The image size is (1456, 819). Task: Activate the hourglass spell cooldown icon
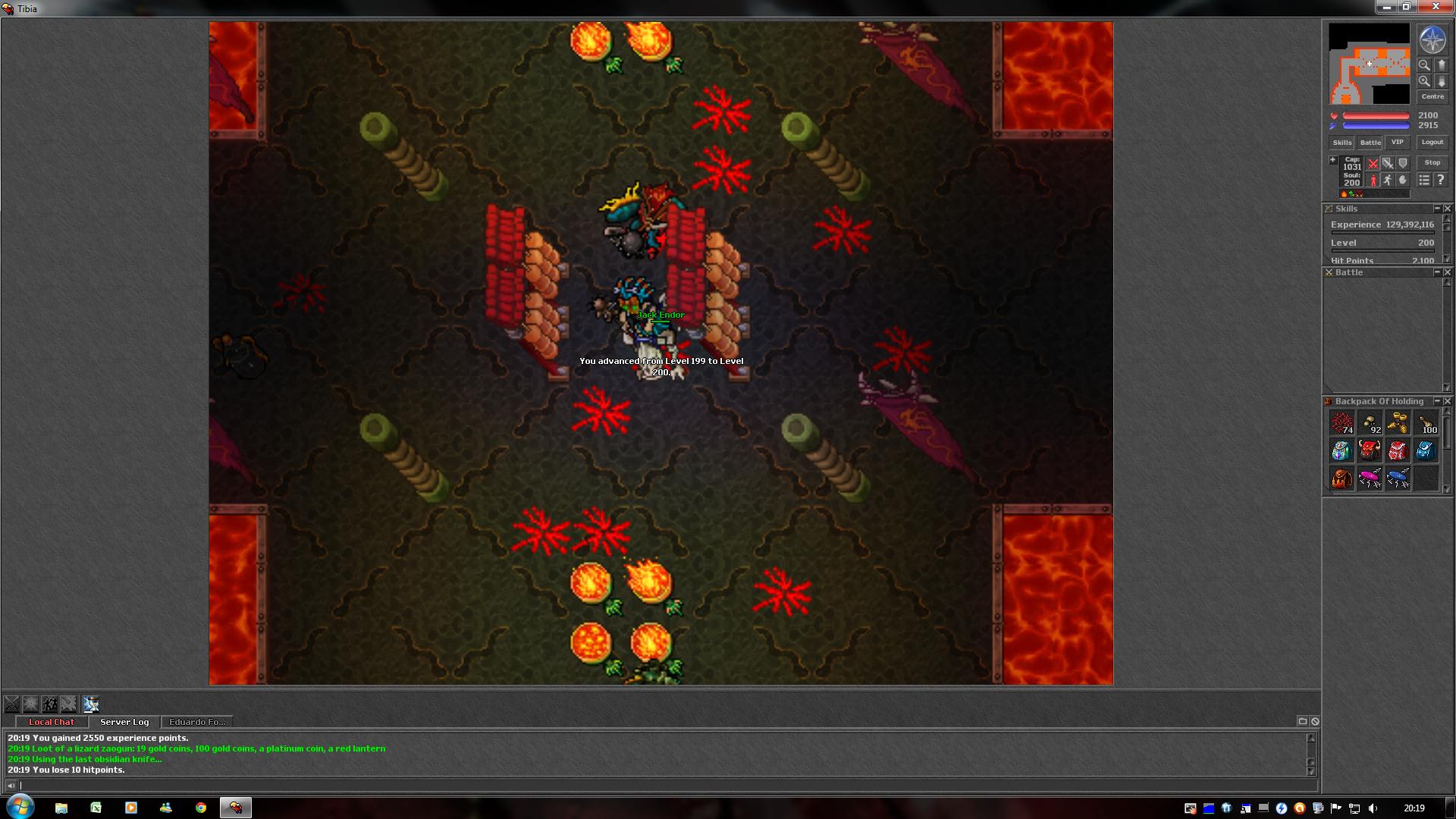click(91, 704)
